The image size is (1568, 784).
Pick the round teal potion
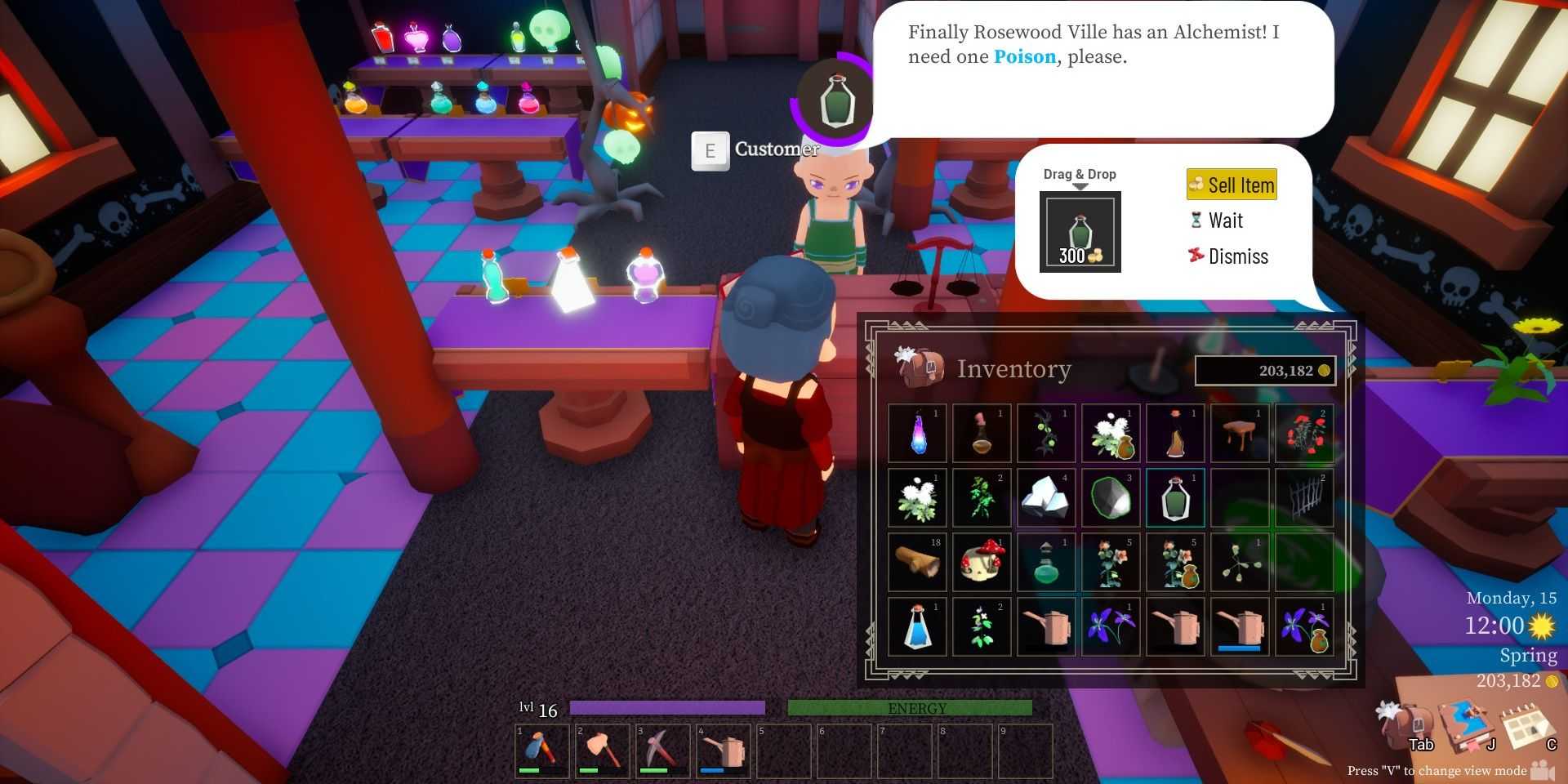click(1046, 562)
